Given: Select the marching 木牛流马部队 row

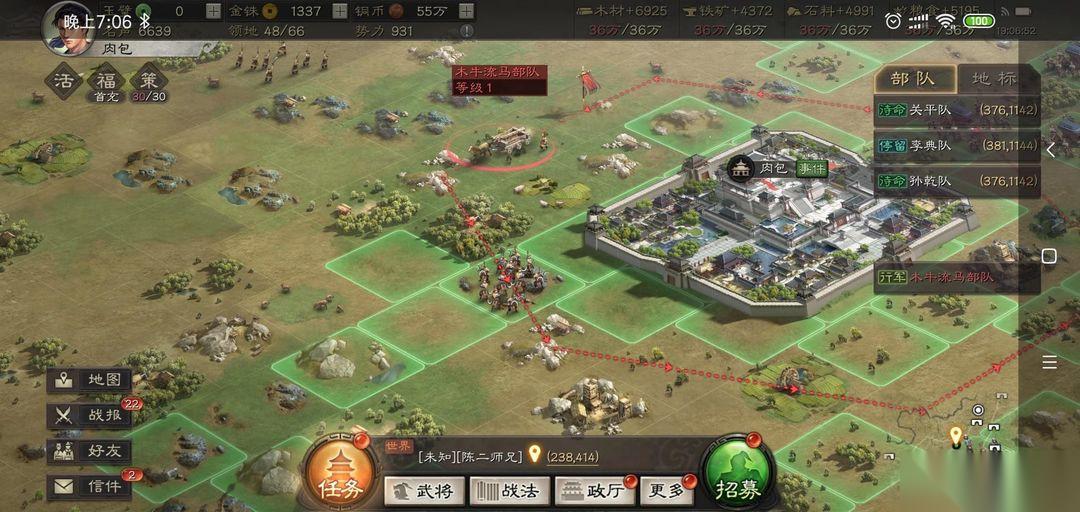Looking at the screenshot, I should 957,277.
